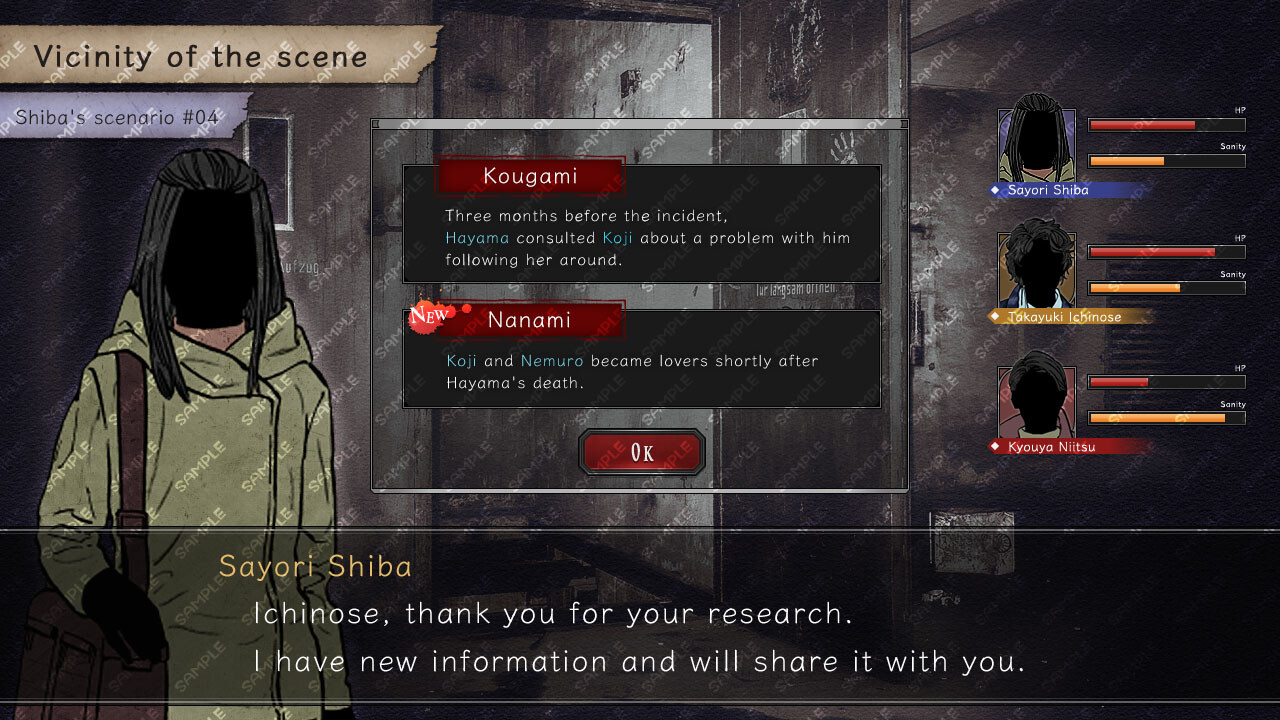Image resolution: width=1280 pixels, height=720 pixels.
Task: Click the NEW badge on the Nanami entry
Action: click(428, 316)
